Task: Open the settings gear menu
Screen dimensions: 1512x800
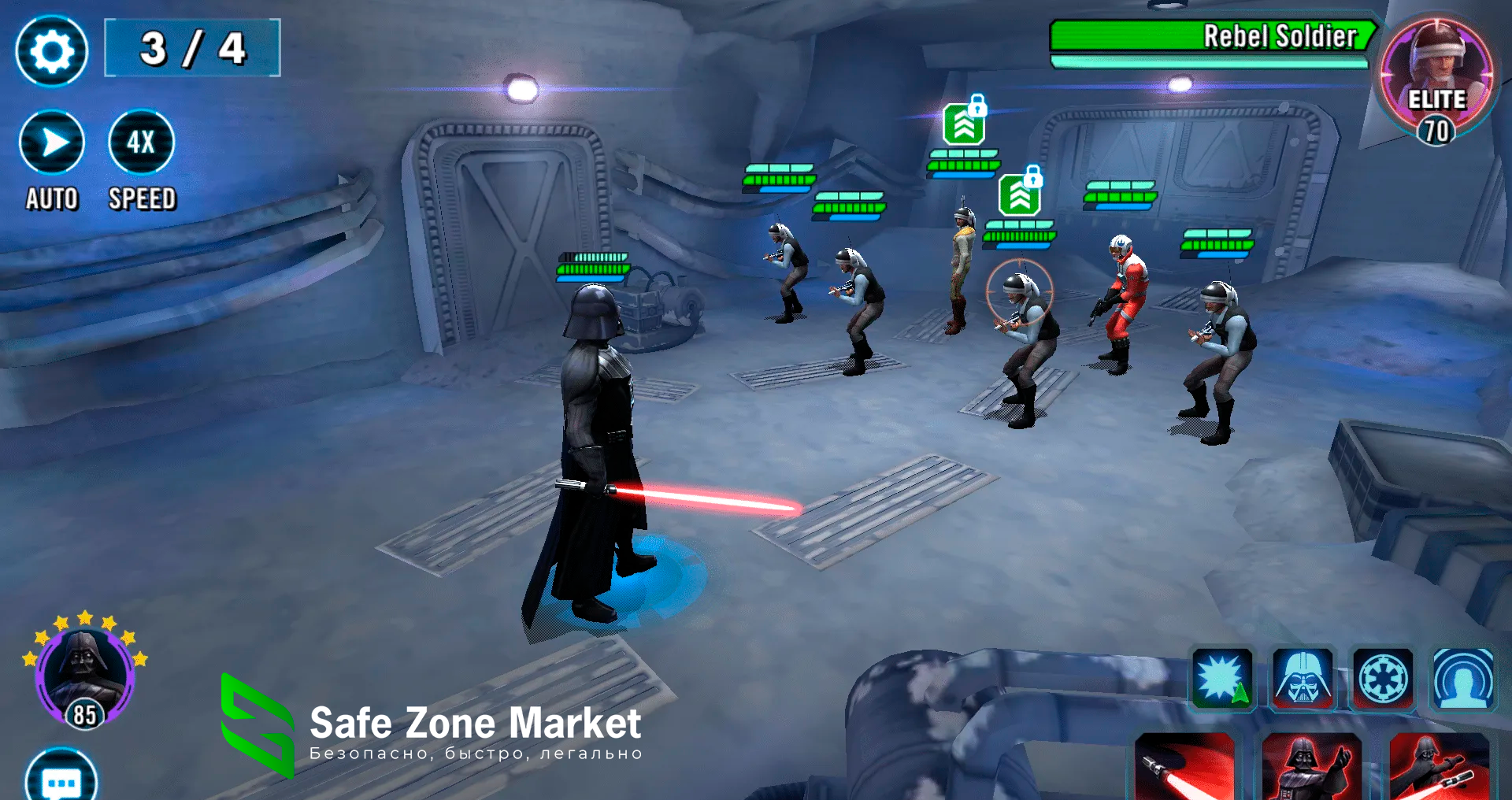Action: [52, 51]
